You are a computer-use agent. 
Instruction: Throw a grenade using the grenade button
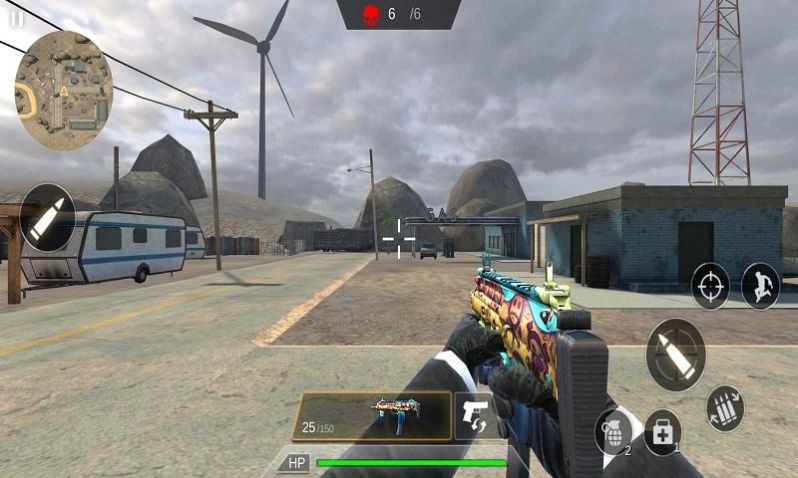pyautogui.click(x=613, y=433)
